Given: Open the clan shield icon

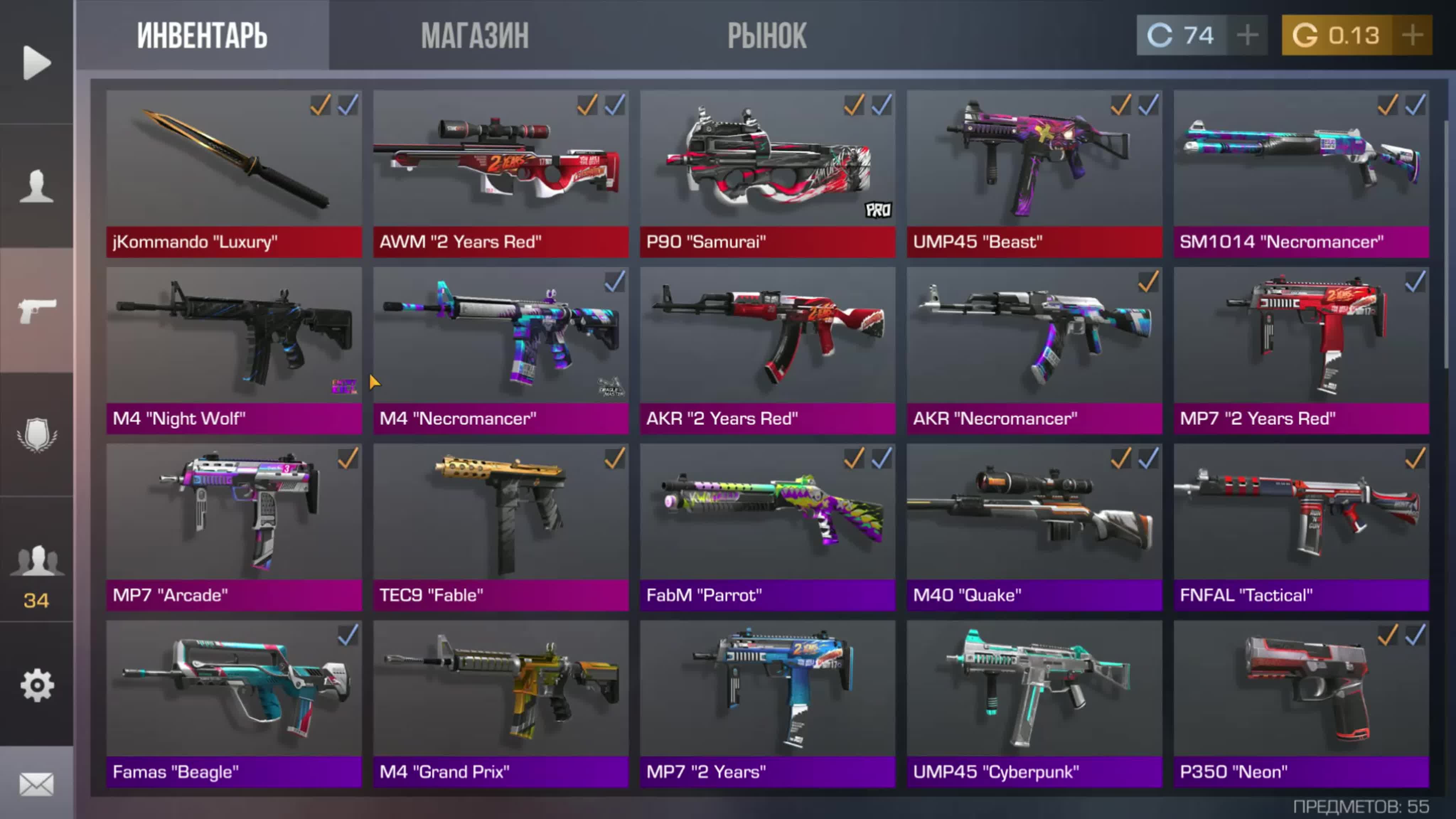Looking at the screenshot, I should click(37, 434).
